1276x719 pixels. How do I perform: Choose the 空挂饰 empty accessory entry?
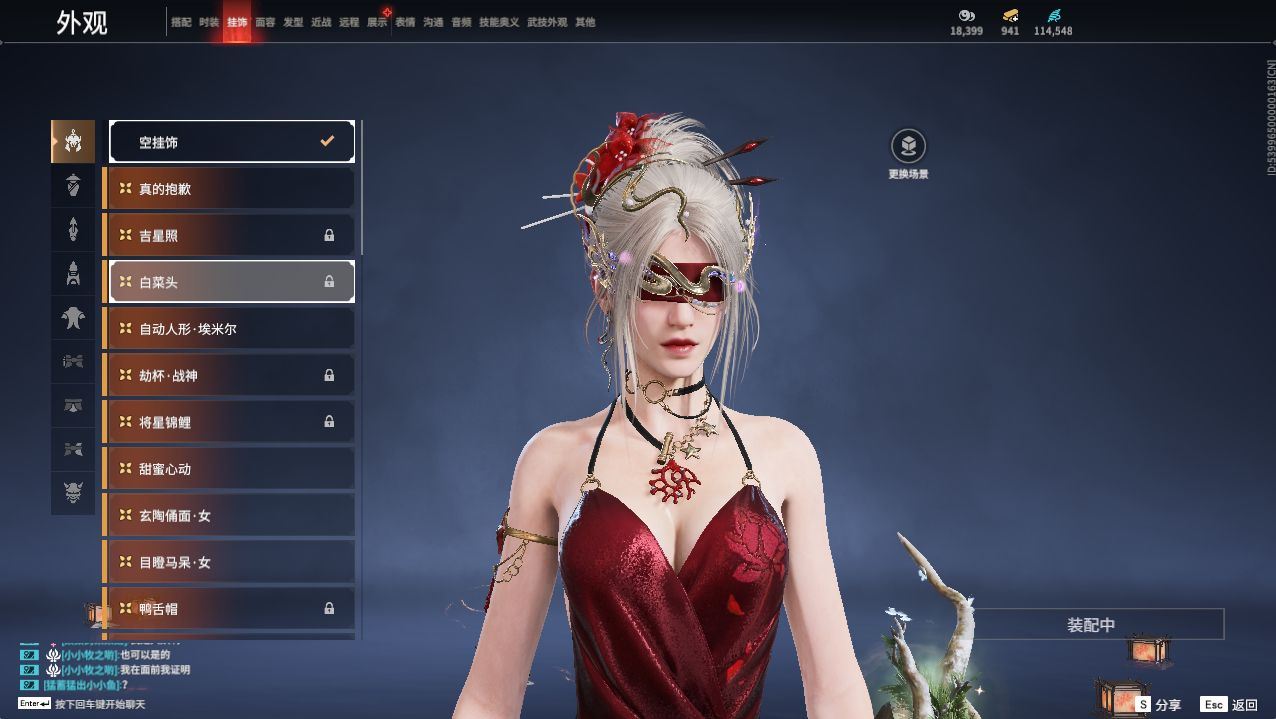[x=232, y=142]
